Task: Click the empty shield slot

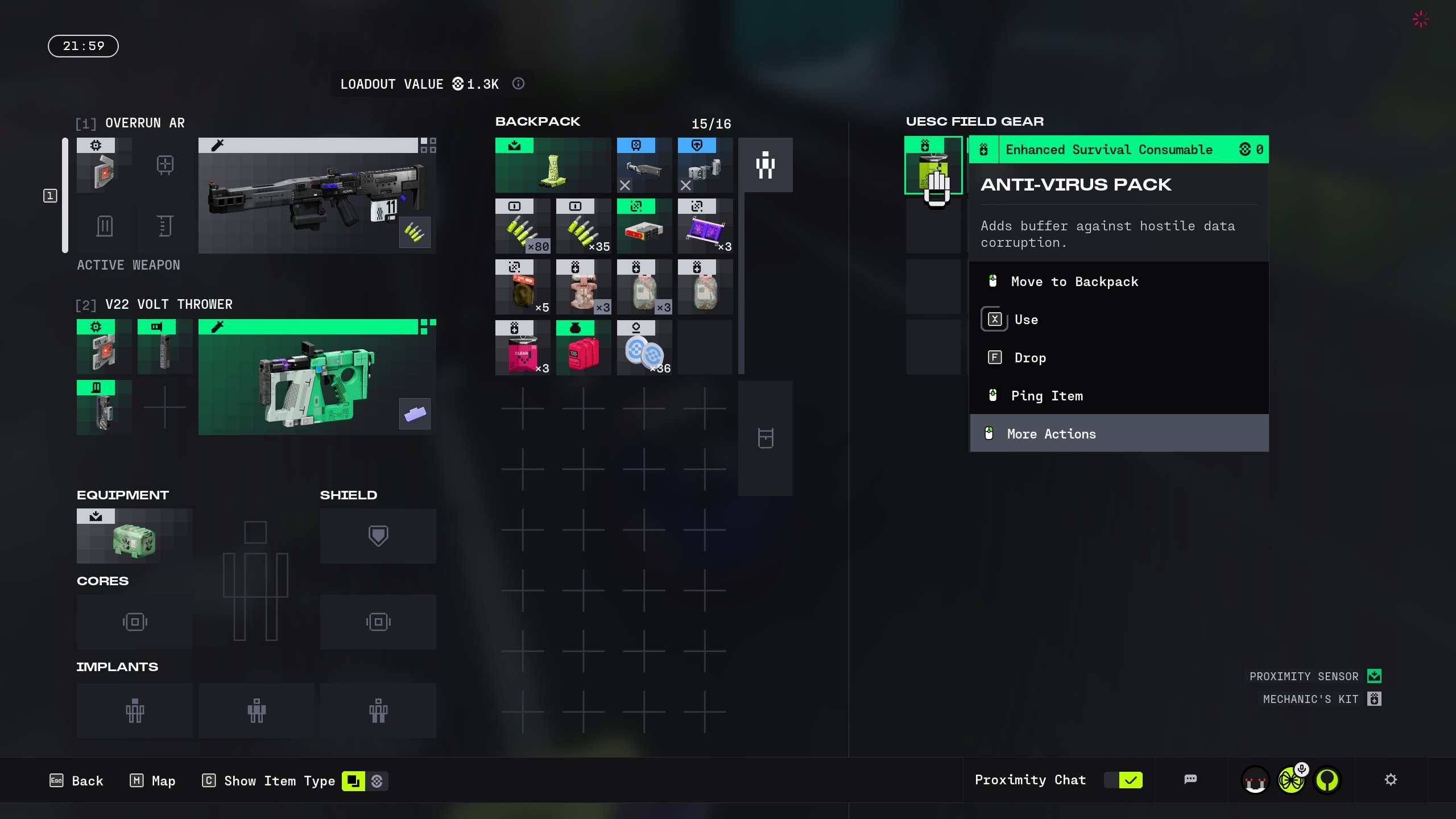Action: 378,536
